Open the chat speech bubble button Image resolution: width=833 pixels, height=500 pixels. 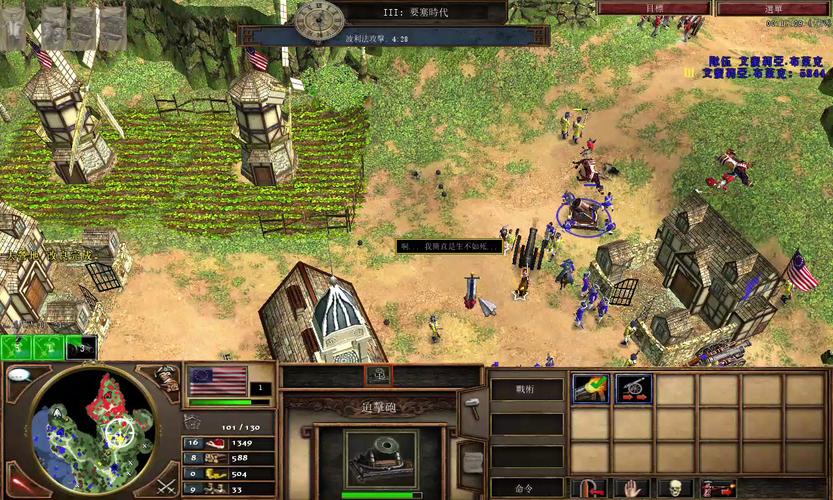pyautogui.click(x=17, y=376)
